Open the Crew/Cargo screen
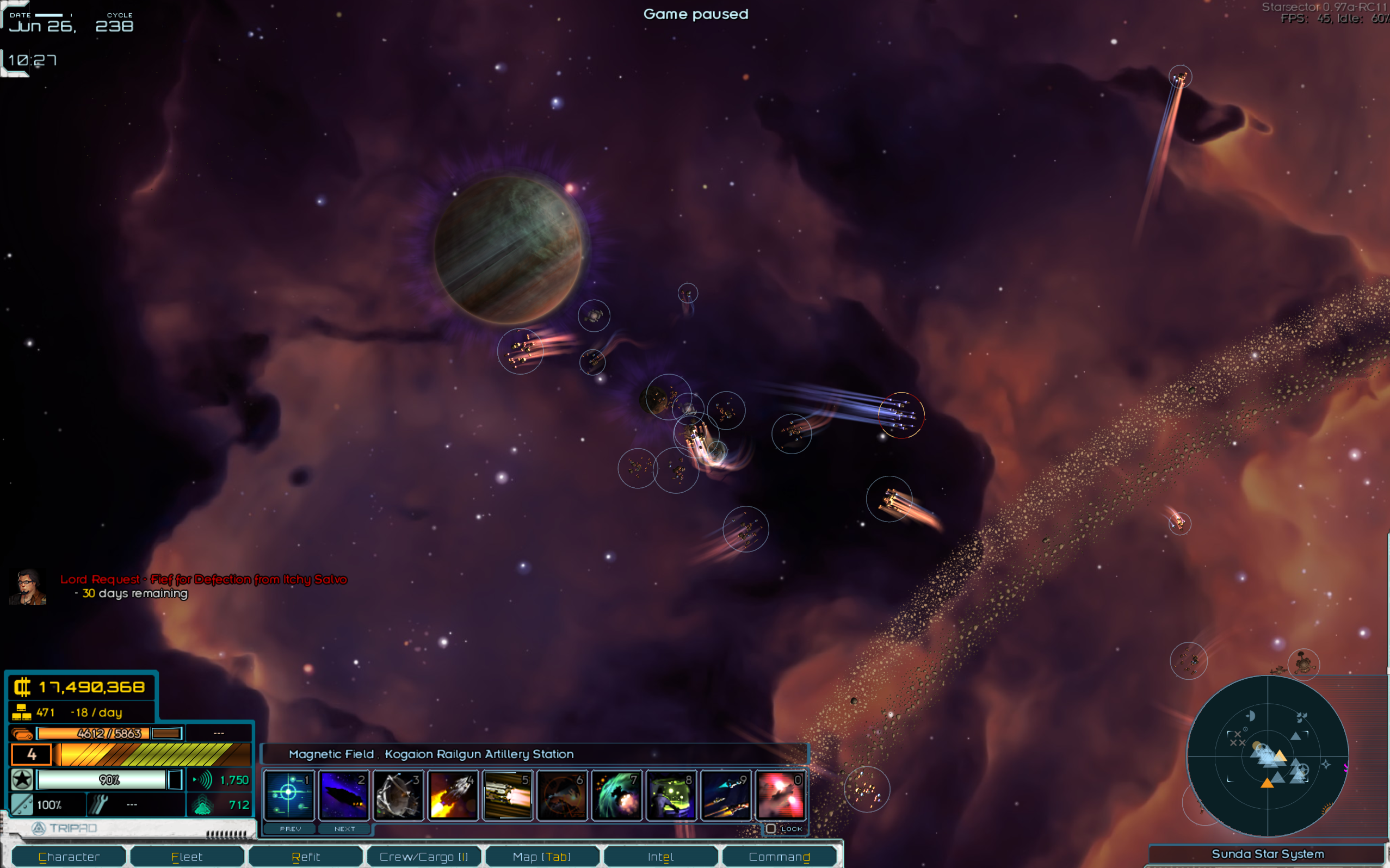 [424, 856]
